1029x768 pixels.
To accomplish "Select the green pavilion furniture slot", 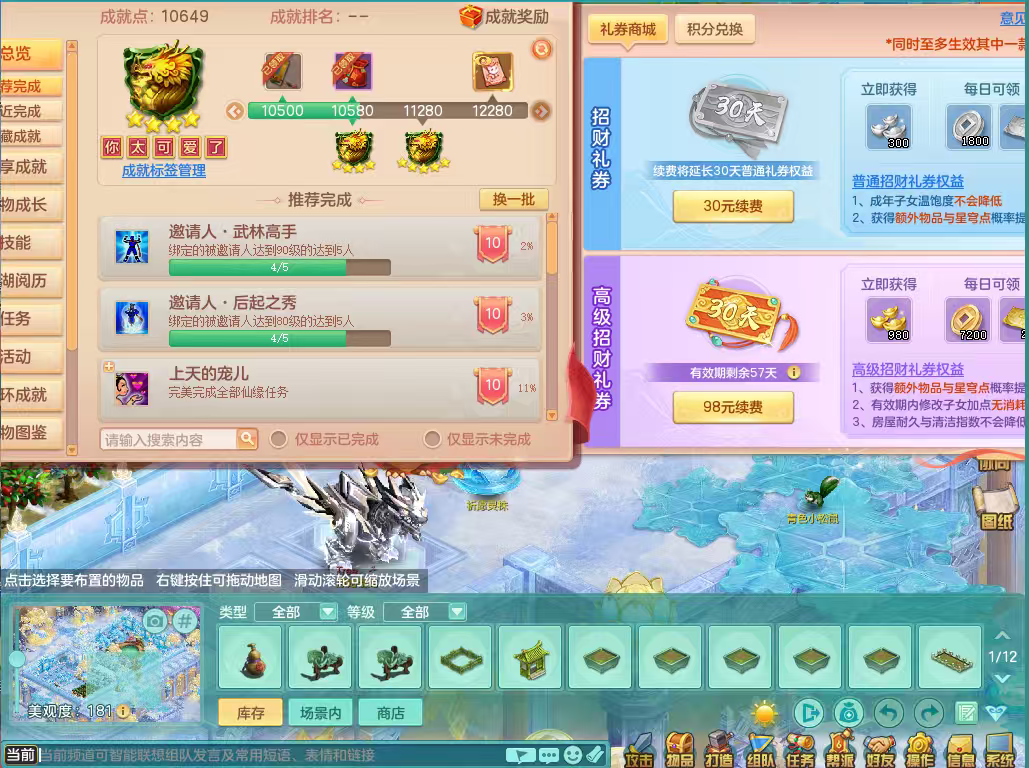I will click(530, 657).
